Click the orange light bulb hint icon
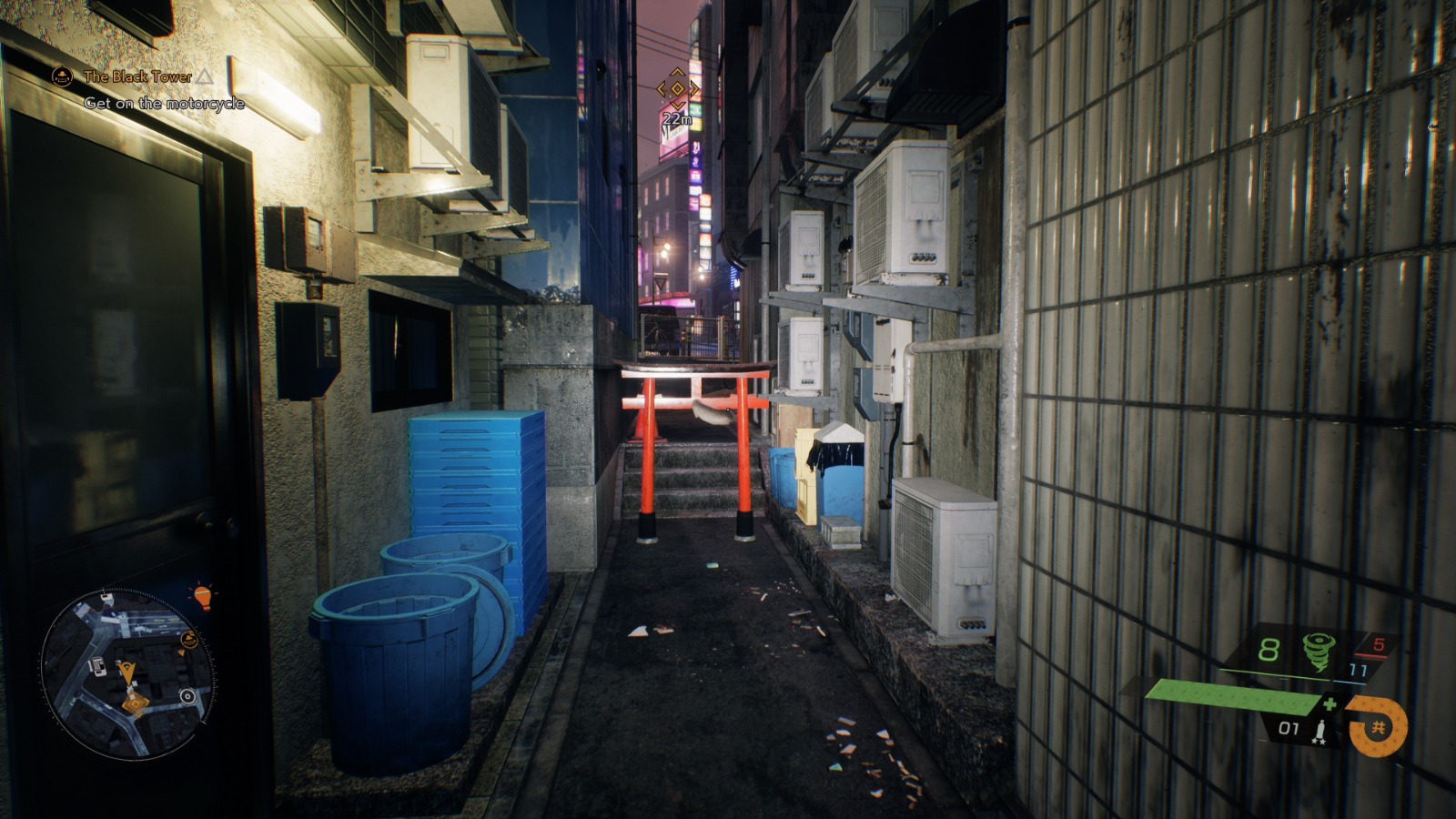 coord(202,595)
